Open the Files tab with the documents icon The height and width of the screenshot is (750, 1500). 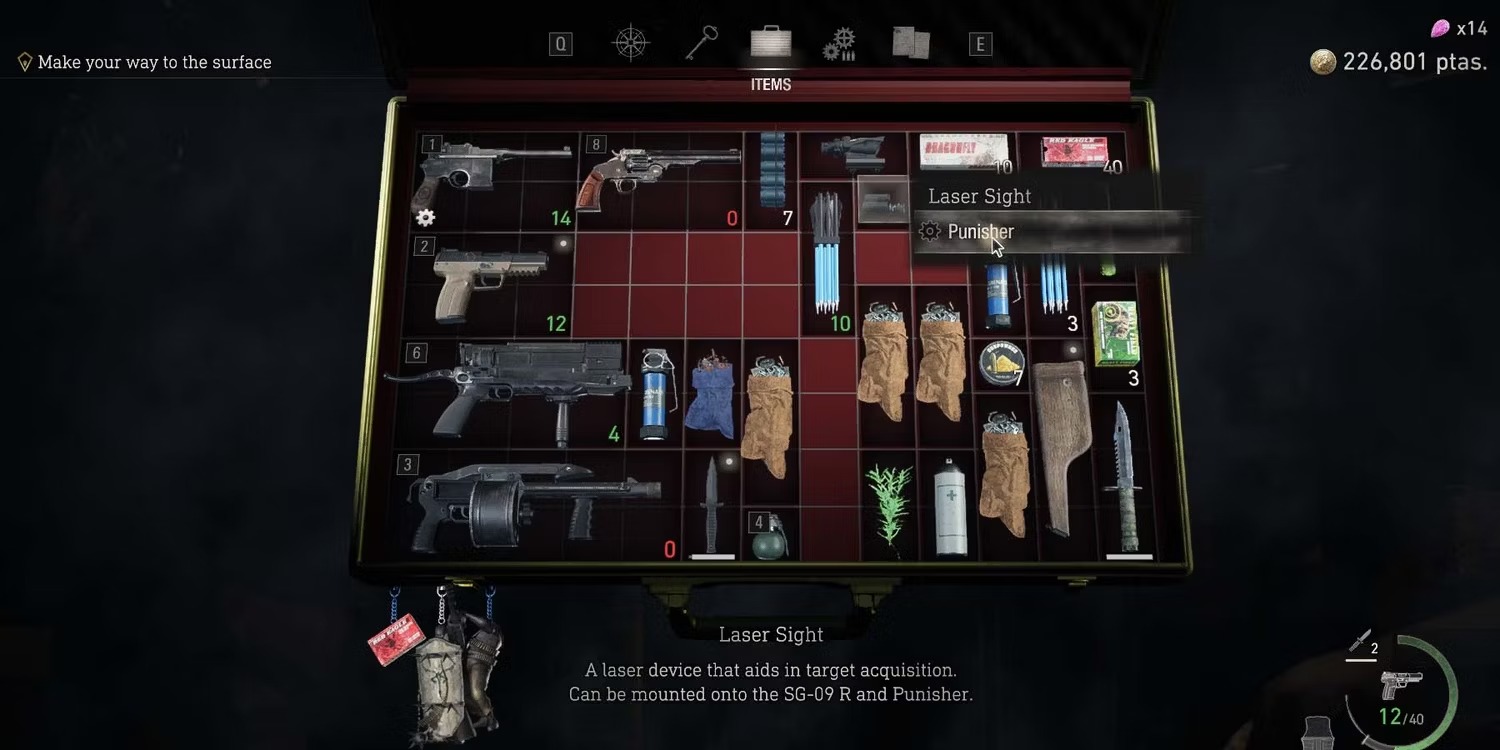[910, 43]
